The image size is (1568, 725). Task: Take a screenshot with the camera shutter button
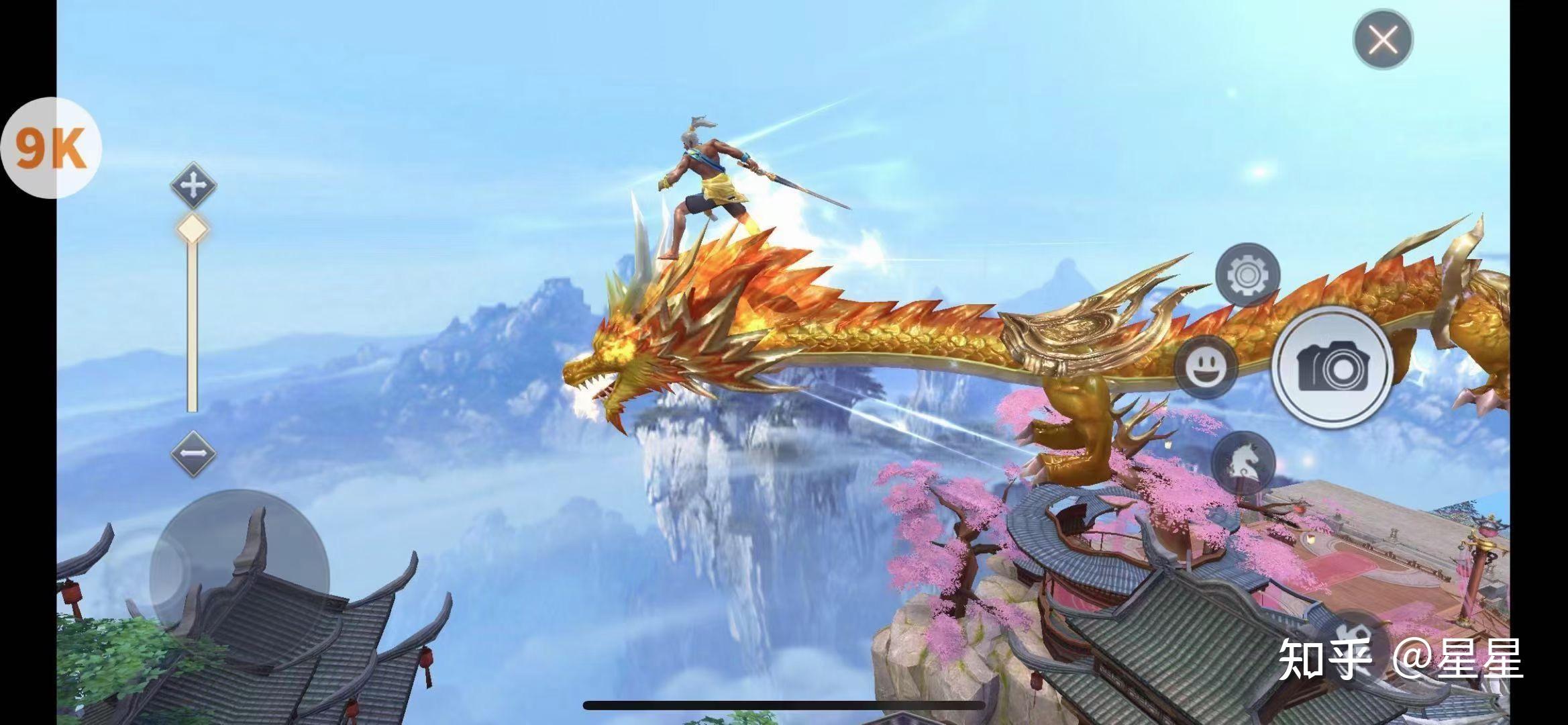(1332, 367)
